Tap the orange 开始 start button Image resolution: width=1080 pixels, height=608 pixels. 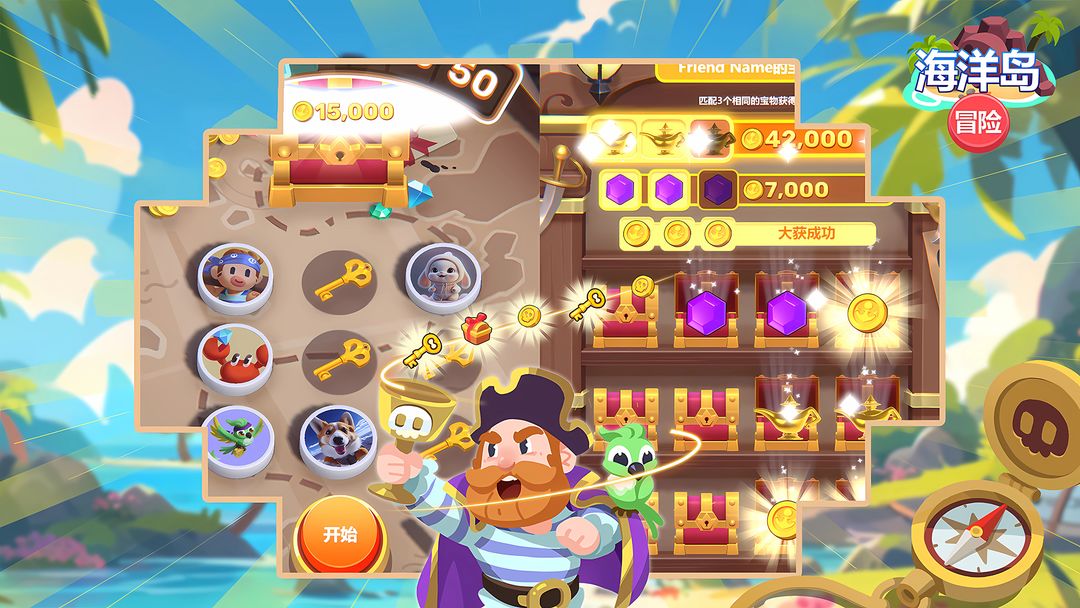pos(340,534)
